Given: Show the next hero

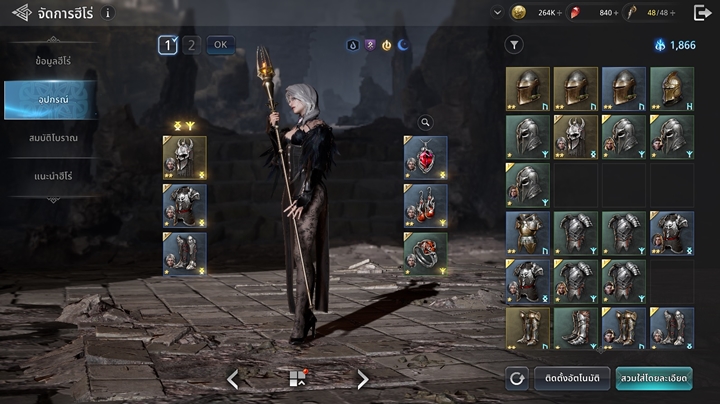Looking at the screenshot, I should point(363,379).
